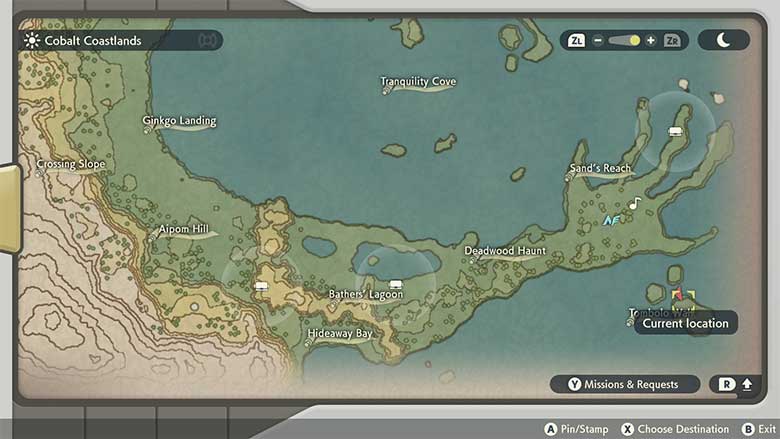This screenshot has width=780, height=439.
Task: Open Missions & Requests
Action: pos(624,384)
